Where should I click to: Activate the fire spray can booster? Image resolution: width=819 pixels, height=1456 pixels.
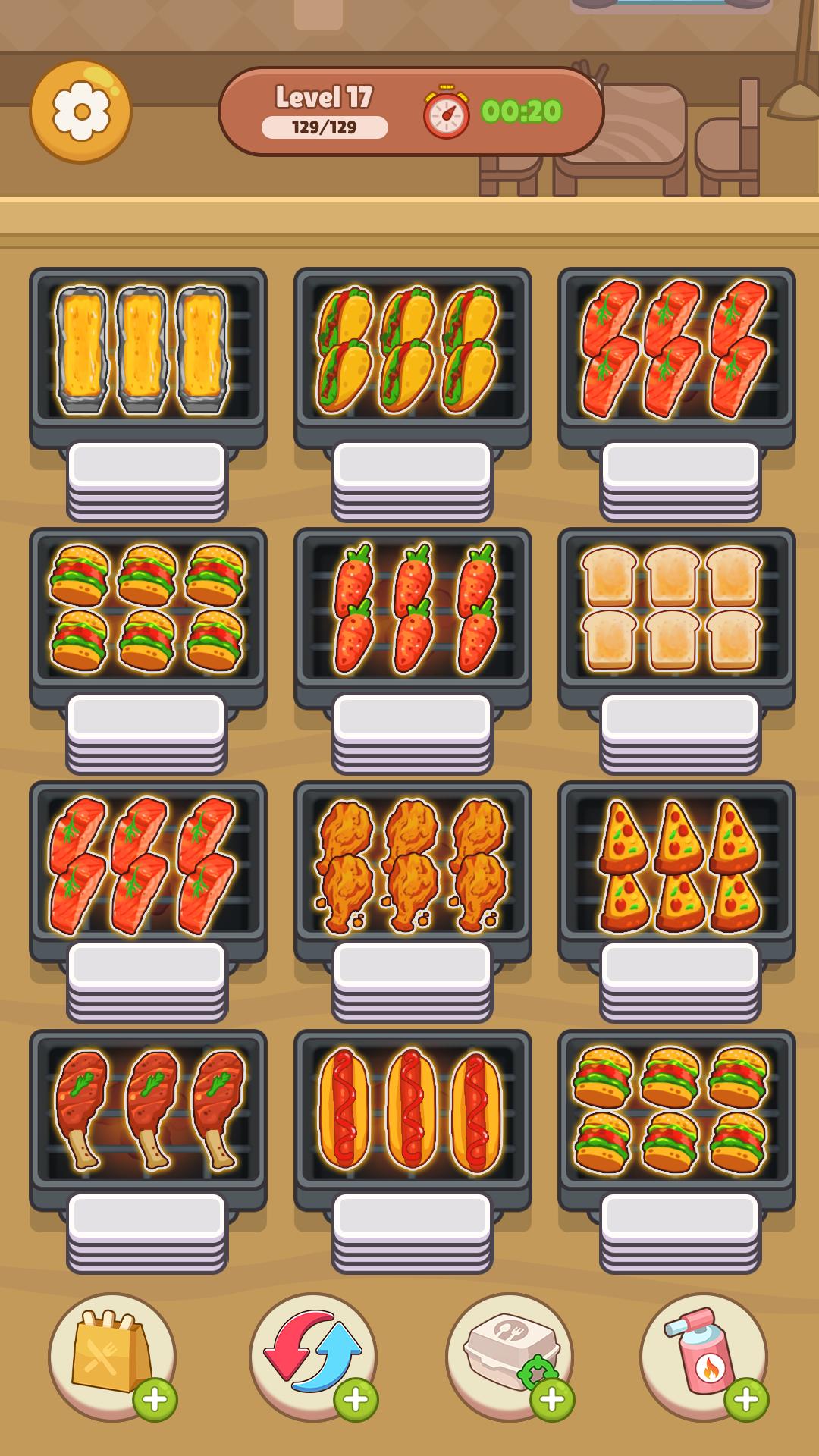[x=703, y=1355]
